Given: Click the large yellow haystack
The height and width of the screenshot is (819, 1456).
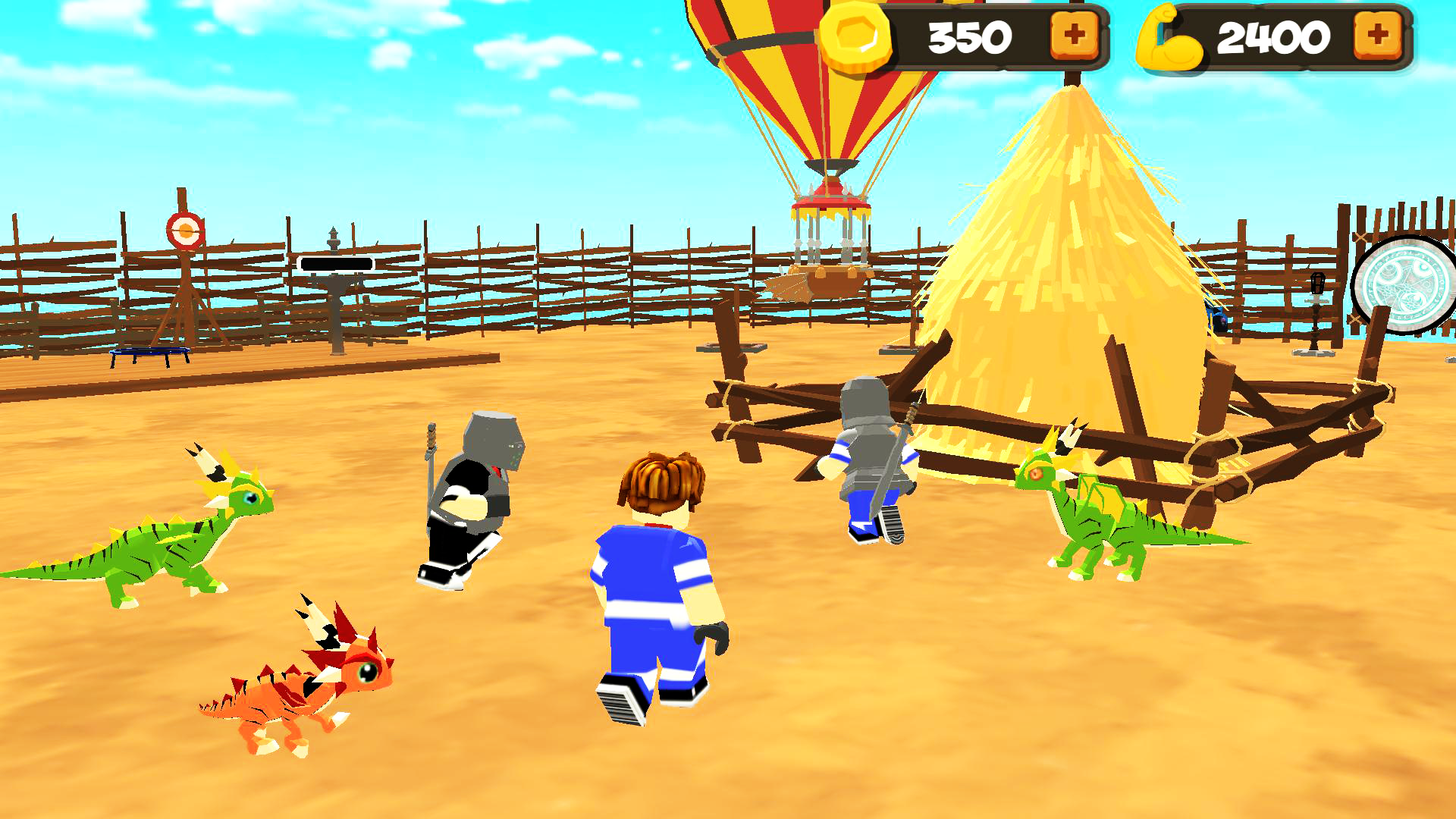Looking at the screenshot, I should coord(1062,250).
